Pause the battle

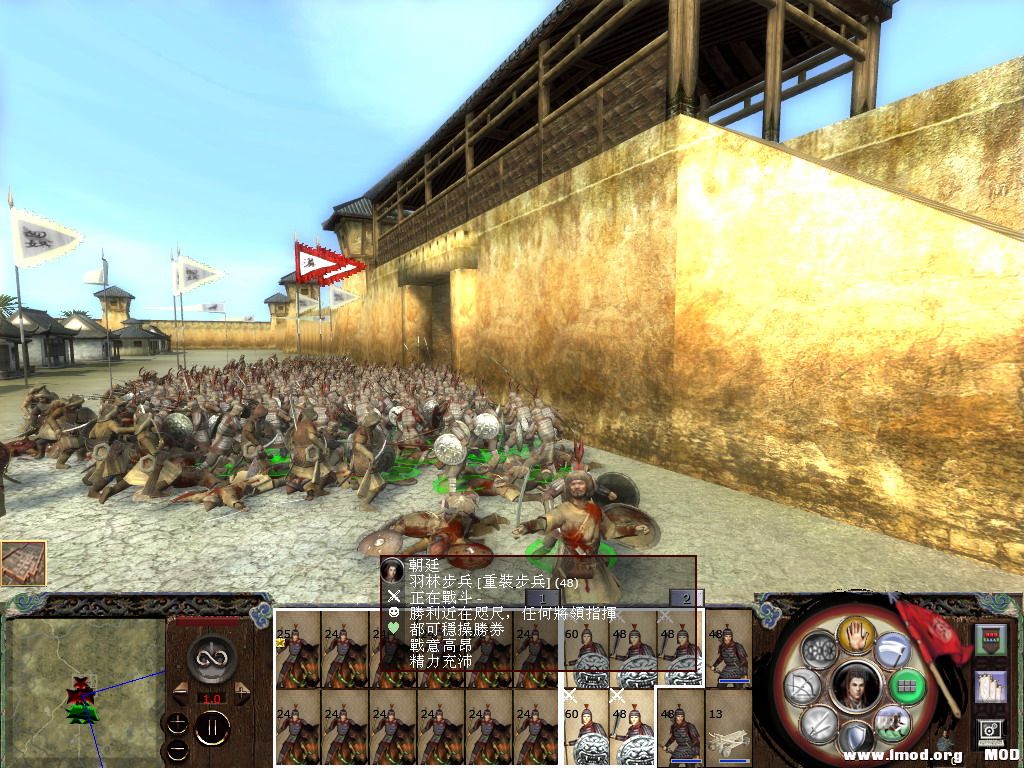(211, 729)
